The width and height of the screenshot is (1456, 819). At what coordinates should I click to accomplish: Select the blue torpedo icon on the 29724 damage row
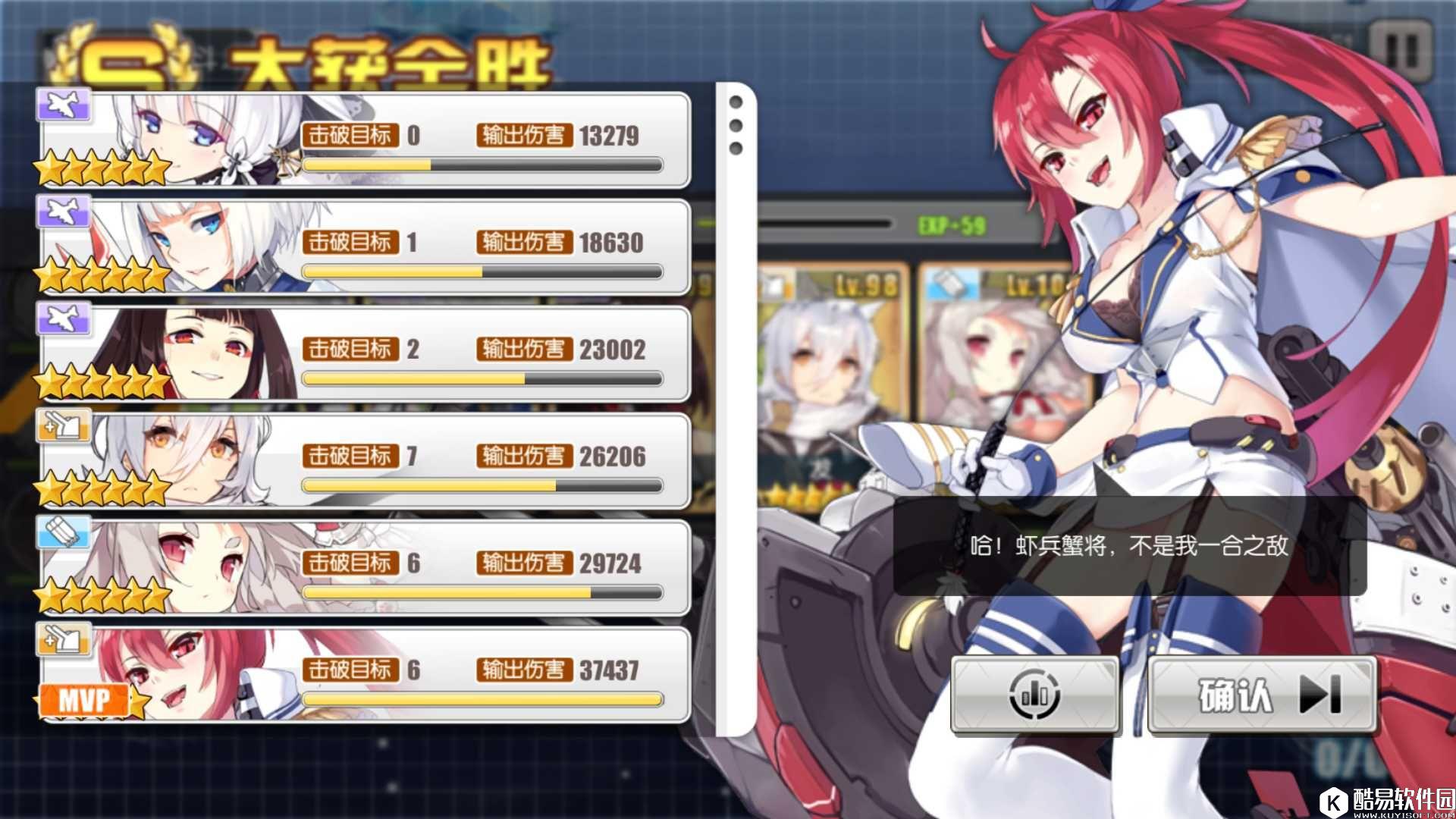[x=64, y=532]
